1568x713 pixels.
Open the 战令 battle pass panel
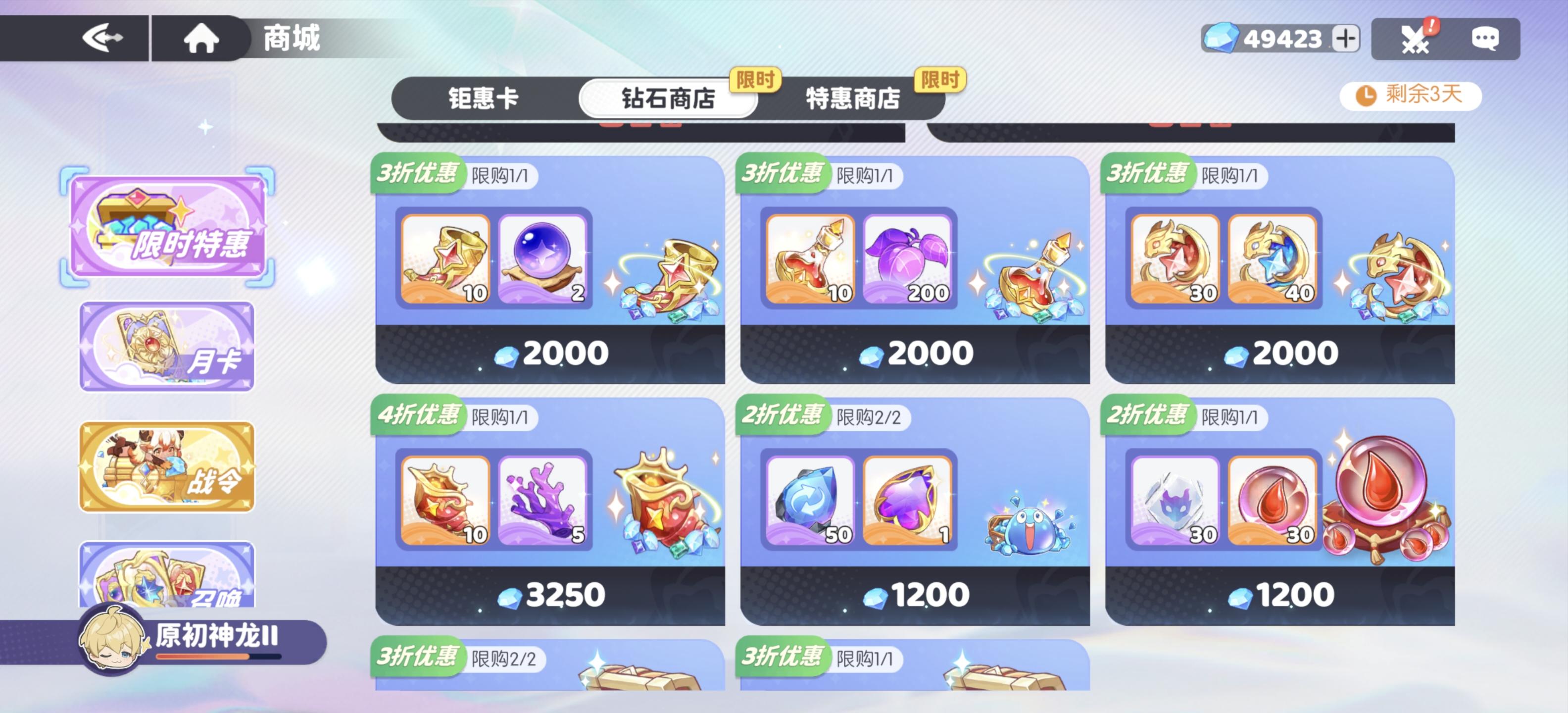[x=166, y=466]
